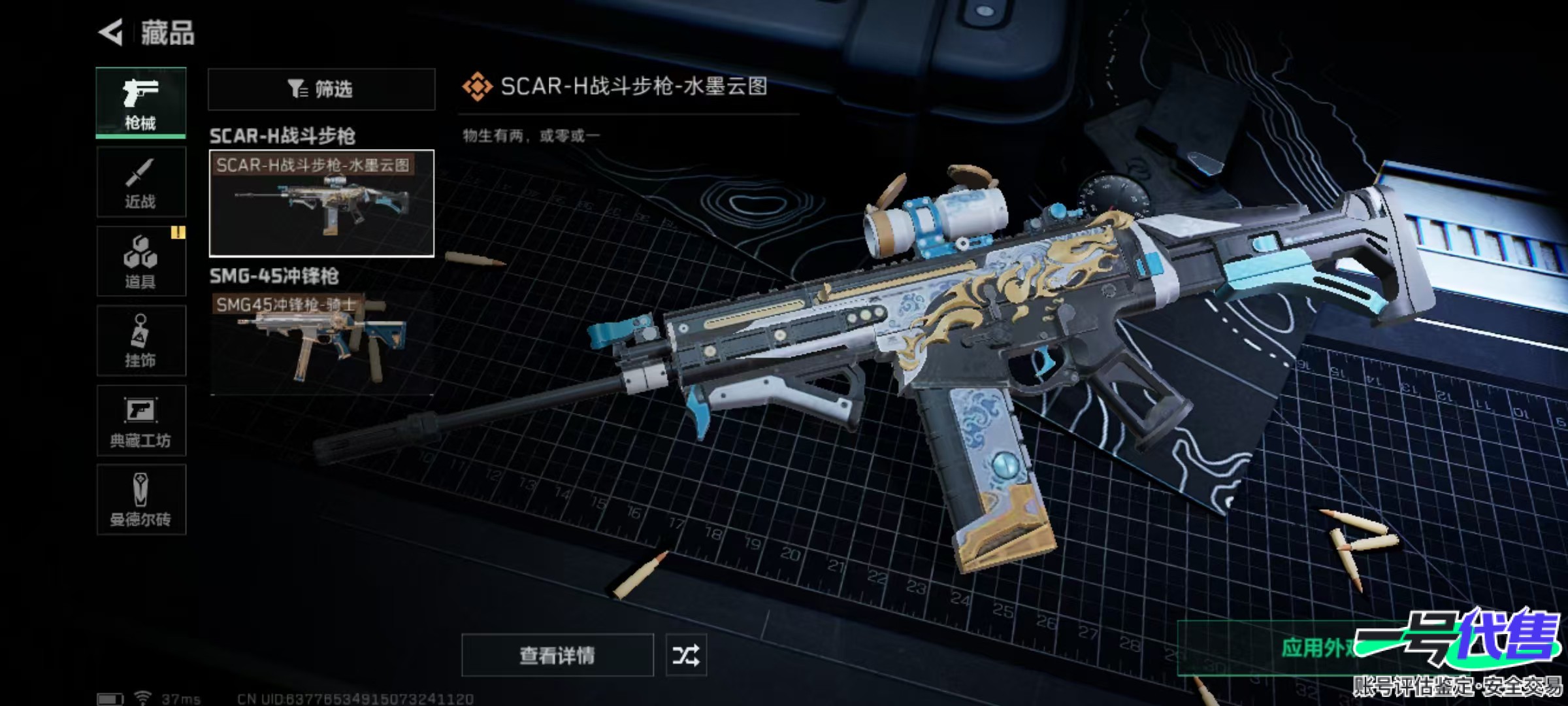
Task: Select the SCAR-H 水墨云图 skin thumbnail
Action: (321, 203)
